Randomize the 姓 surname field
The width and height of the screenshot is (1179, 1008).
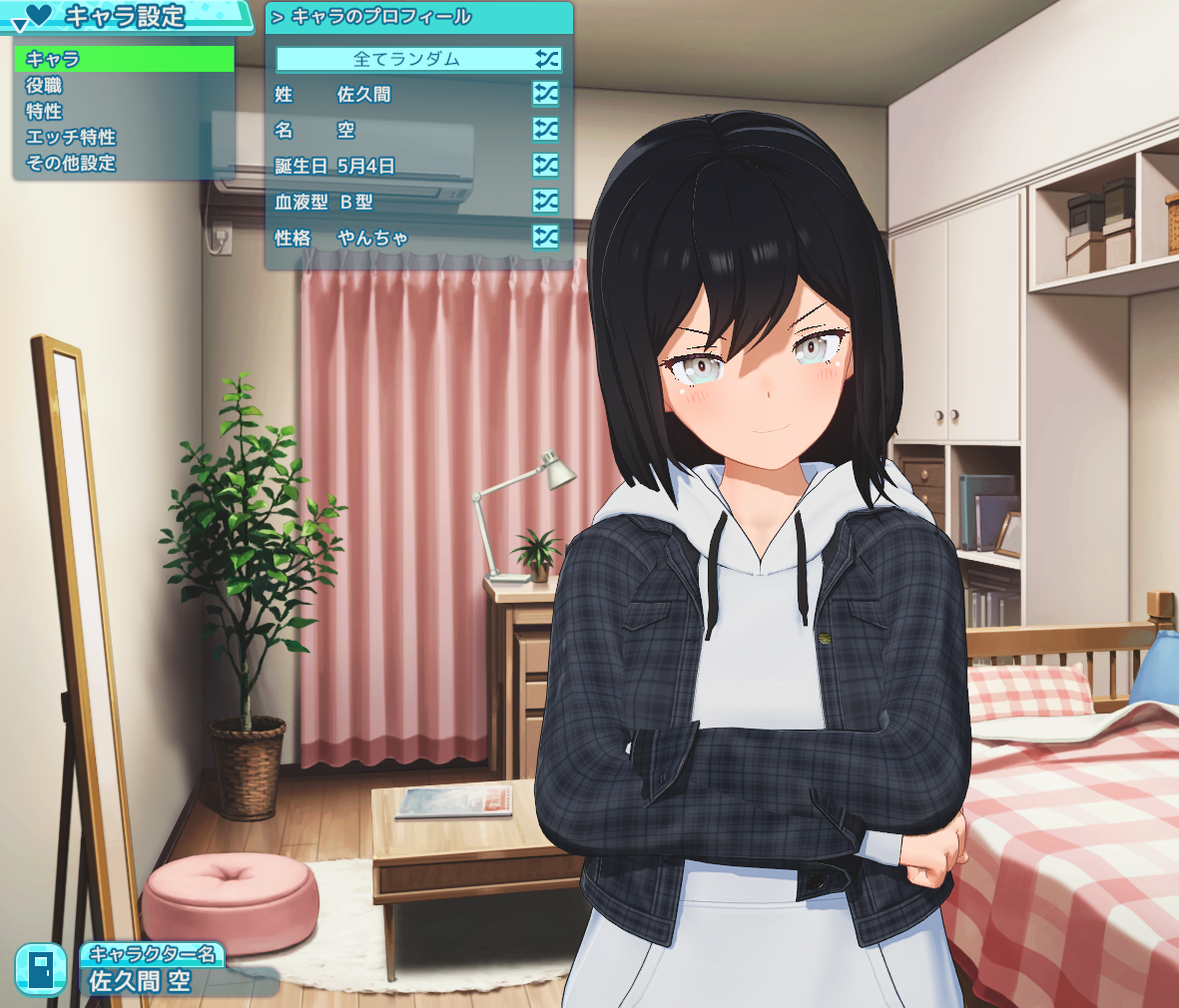pos(546,94)
